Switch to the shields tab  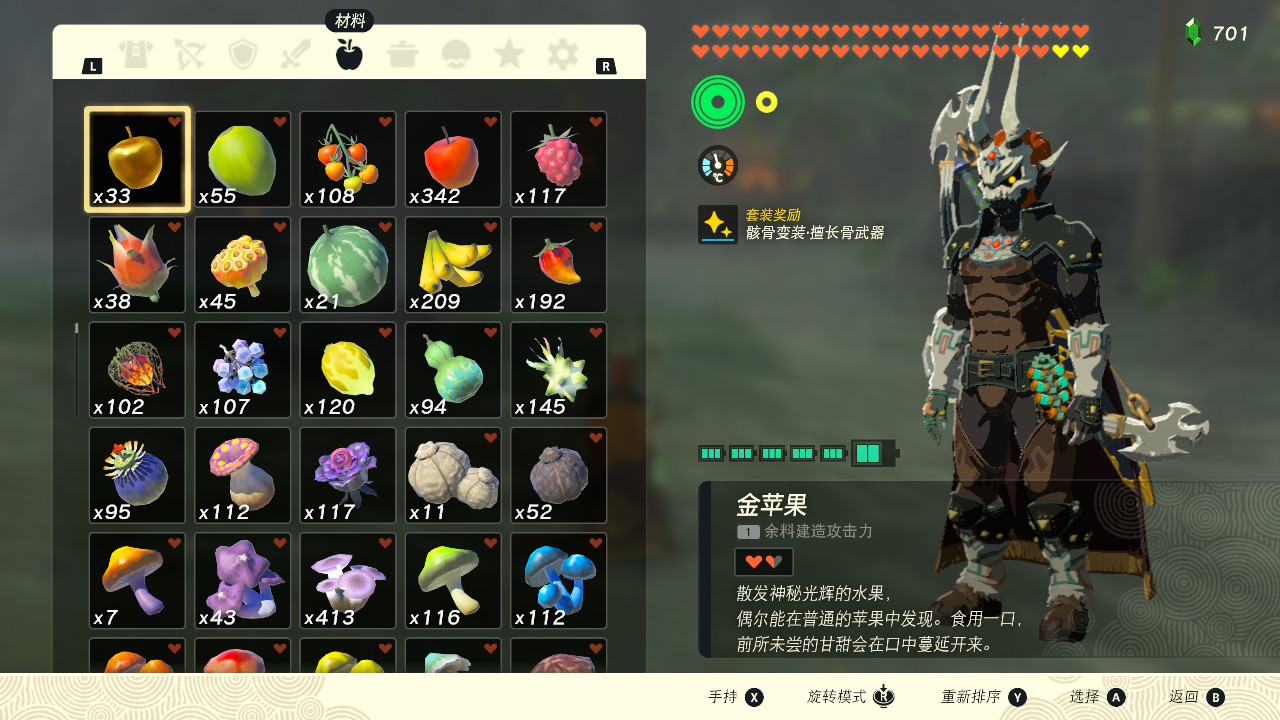click(x=243, y=54)
